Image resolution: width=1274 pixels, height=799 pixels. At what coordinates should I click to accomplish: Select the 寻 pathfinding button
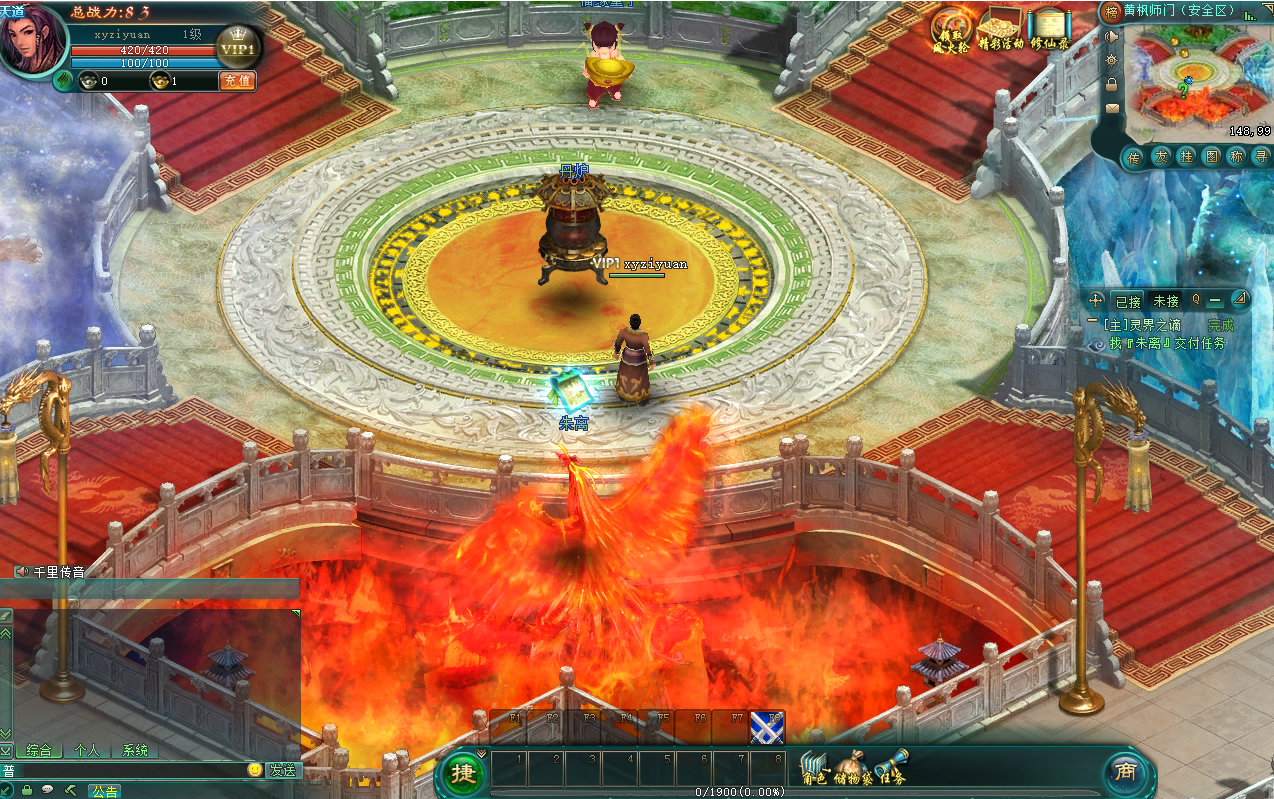[1261, 157]
